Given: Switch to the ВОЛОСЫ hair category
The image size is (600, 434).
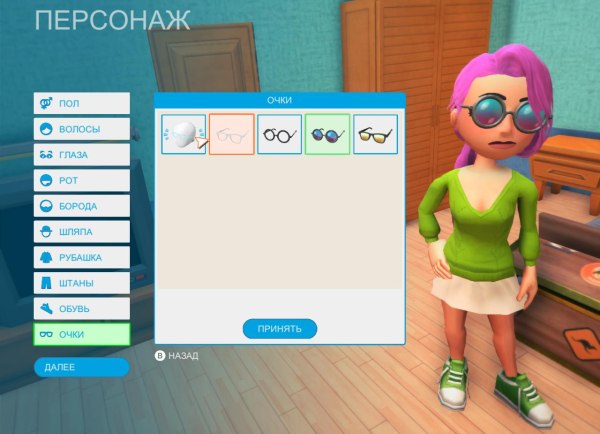Looking at the screenshot, I should click(82, 129).
